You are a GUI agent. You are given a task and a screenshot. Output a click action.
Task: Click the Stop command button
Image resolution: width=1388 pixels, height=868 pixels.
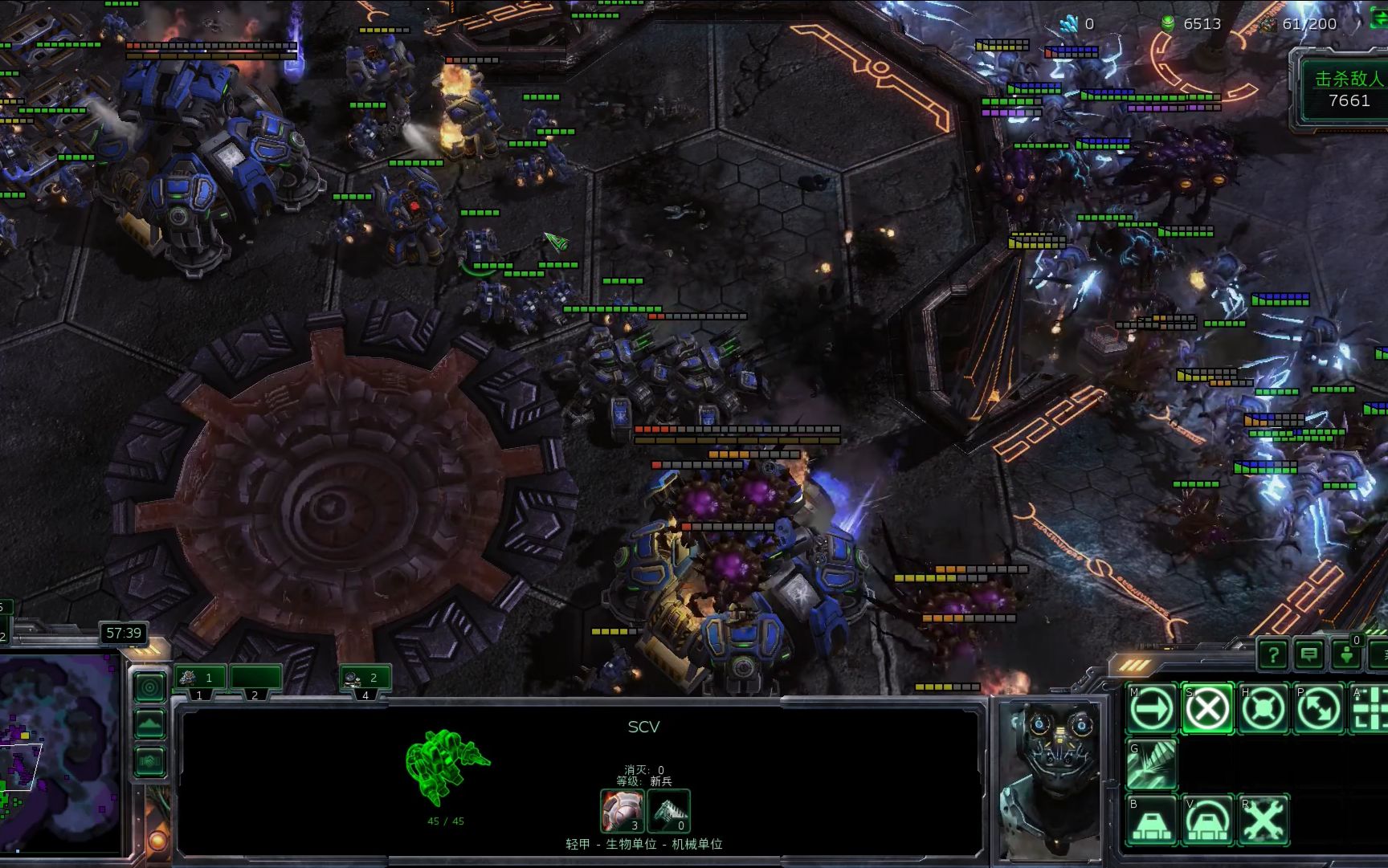coord(1207,709)
